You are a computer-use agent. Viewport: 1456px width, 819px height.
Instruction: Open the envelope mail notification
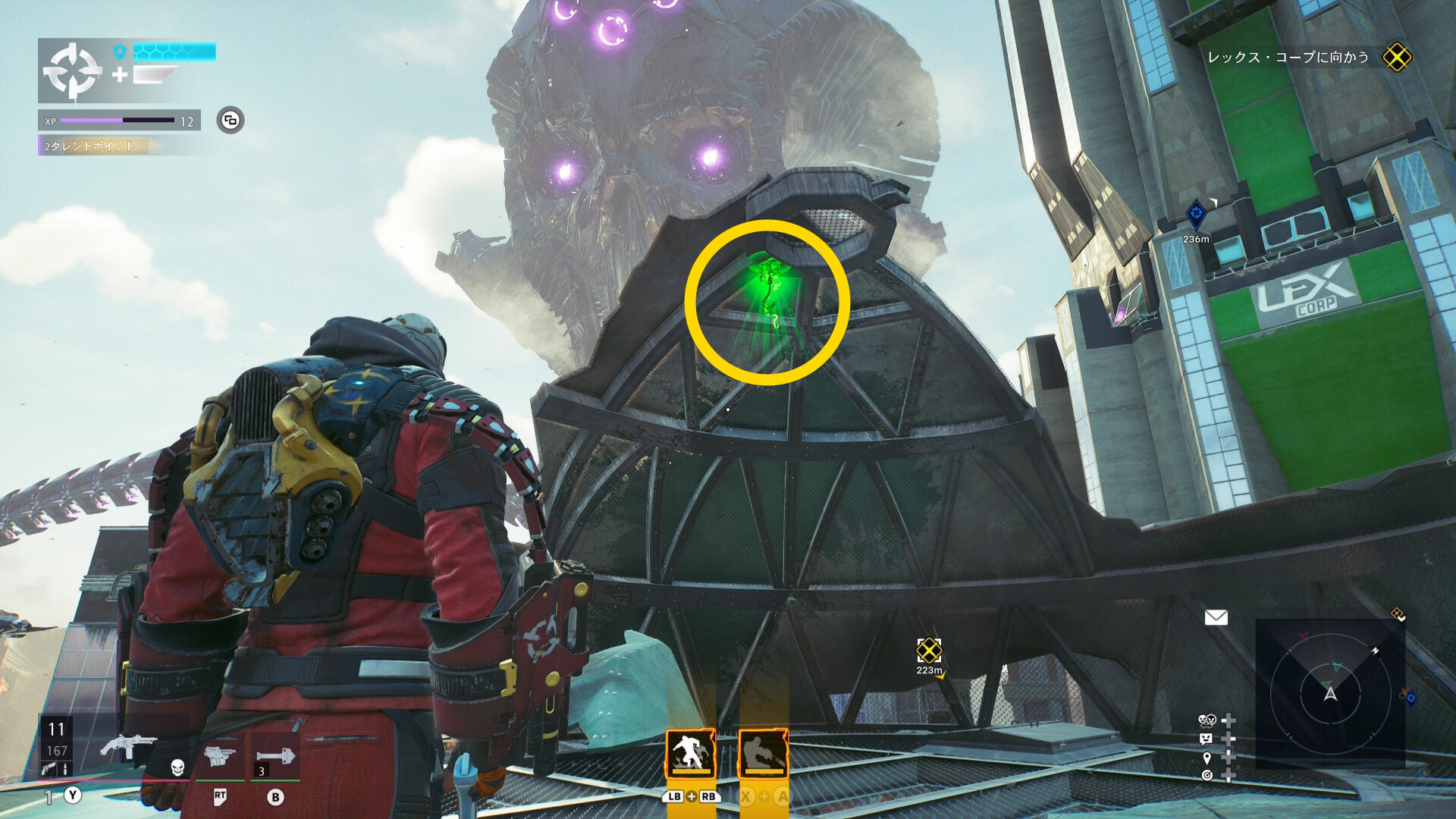[1216, 617]
